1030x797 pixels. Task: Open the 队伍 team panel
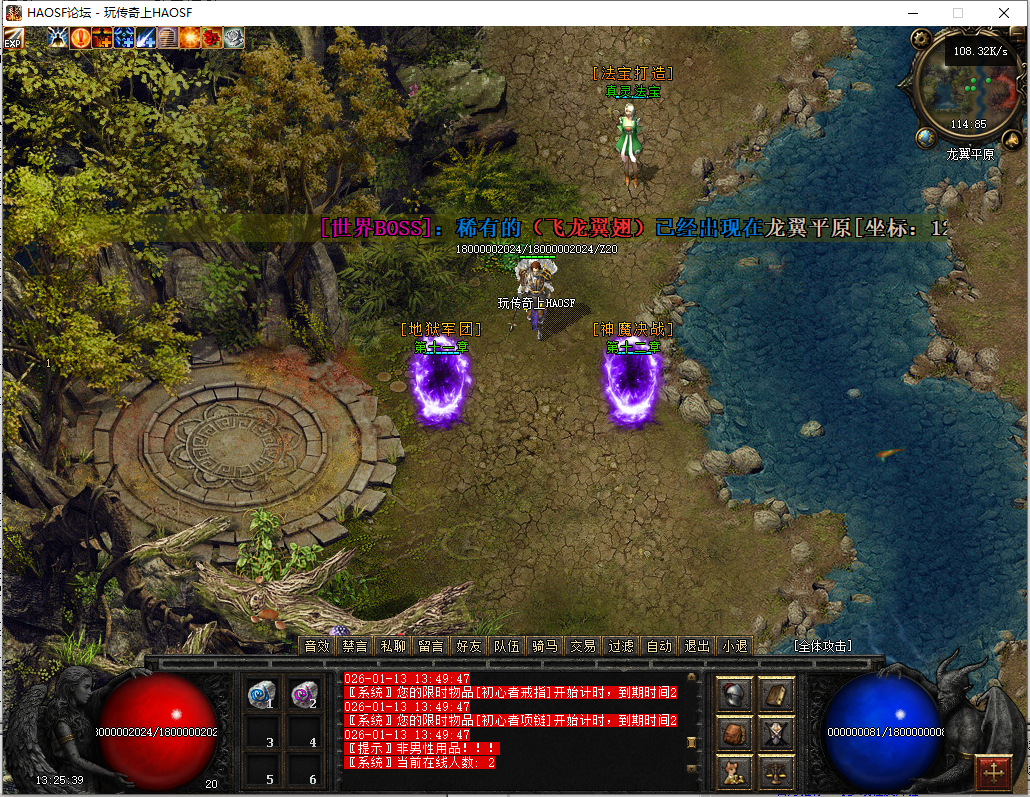click(506, 646)
